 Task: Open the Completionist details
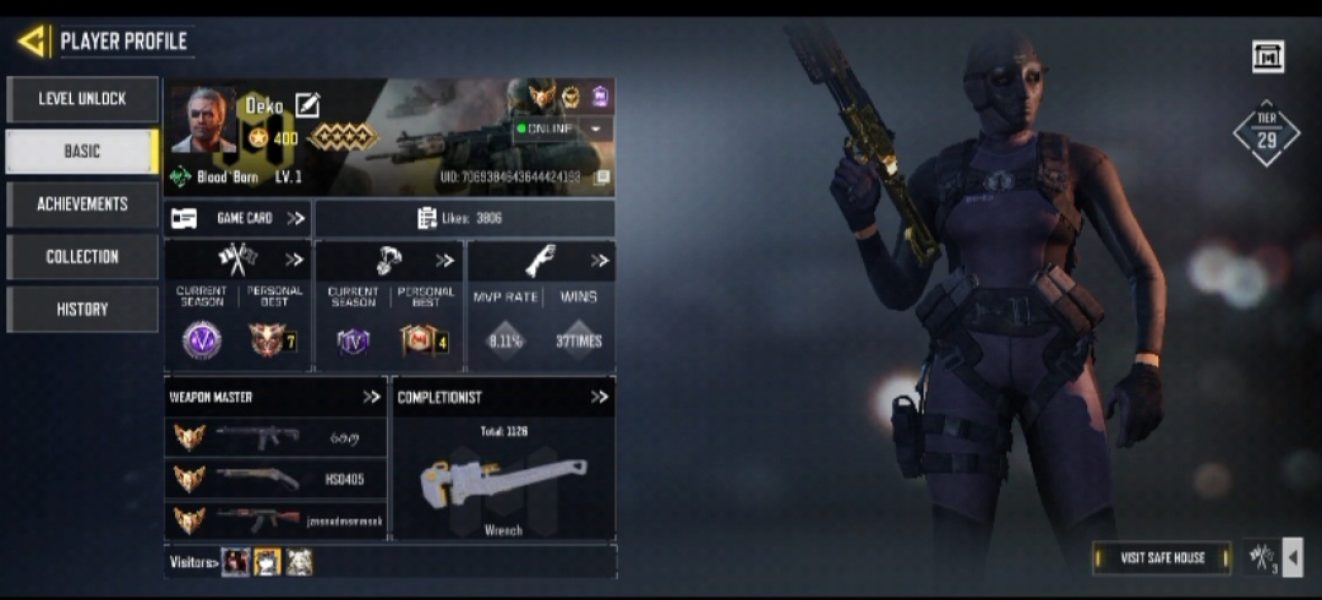pyautogui.click(x=599, y=397)
